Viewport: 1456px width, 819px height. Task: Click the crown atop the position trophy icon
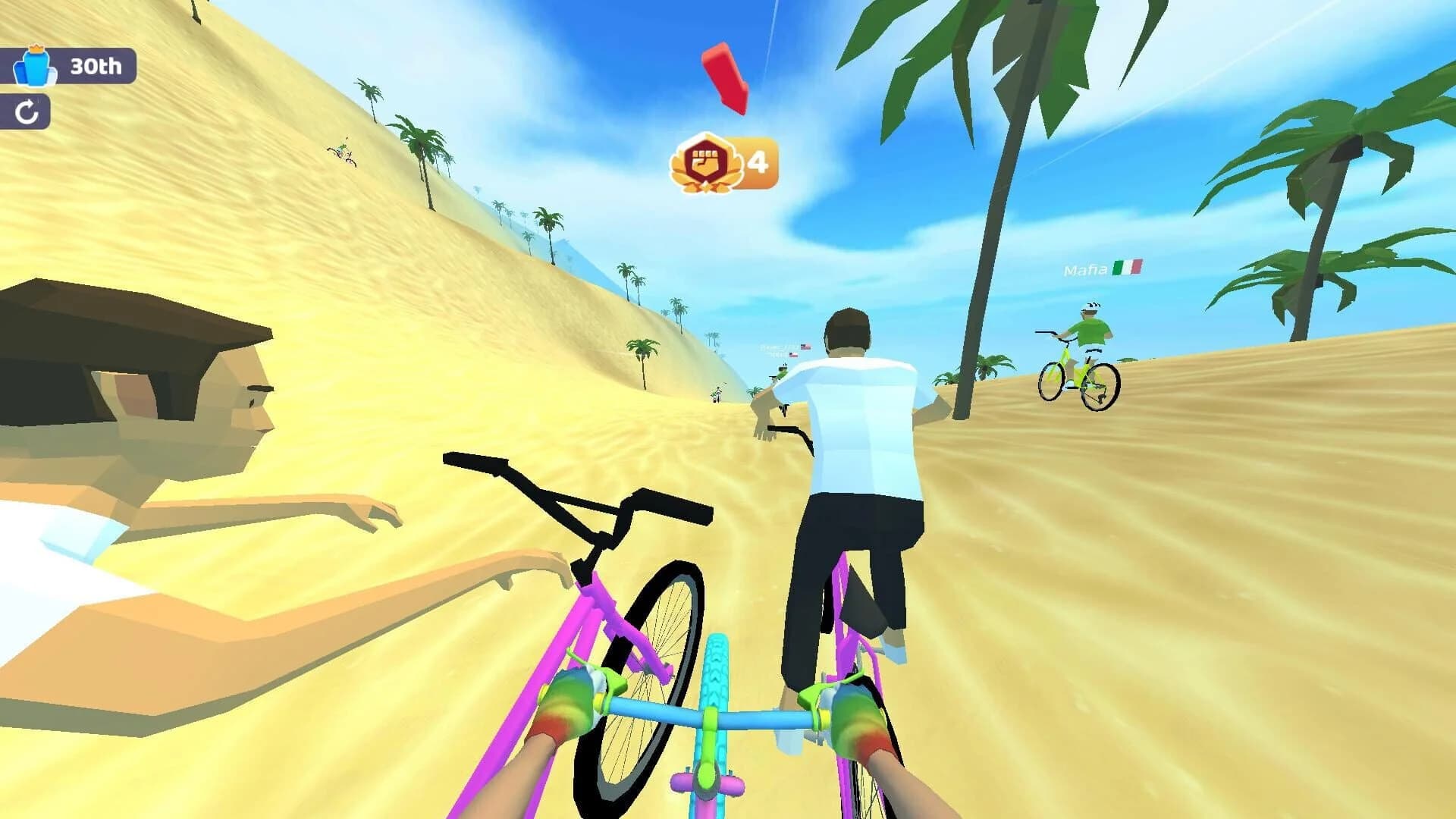[36, 48]
